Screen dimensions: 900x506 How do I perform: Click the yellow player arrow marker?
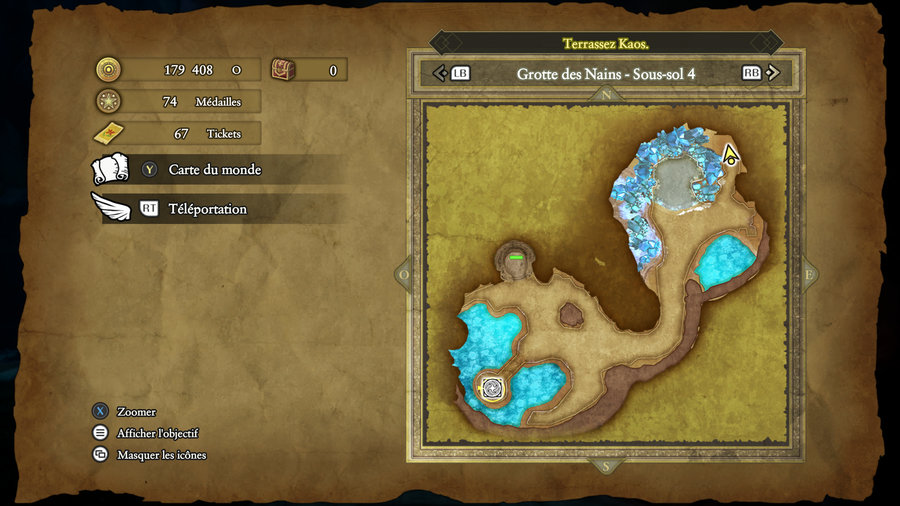tap(730, 155)
